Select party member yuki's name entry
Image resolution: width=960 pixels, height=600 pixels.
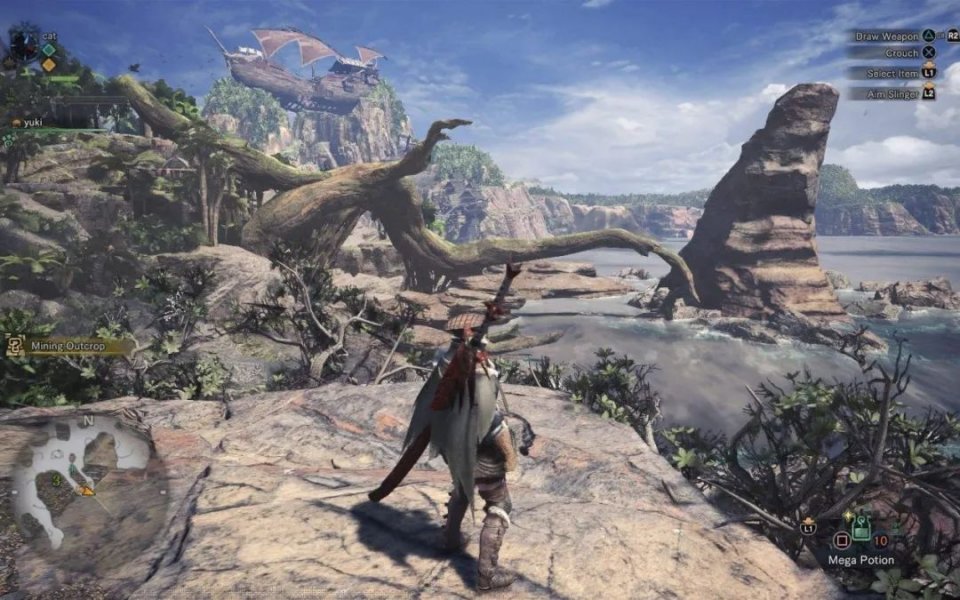34,122
